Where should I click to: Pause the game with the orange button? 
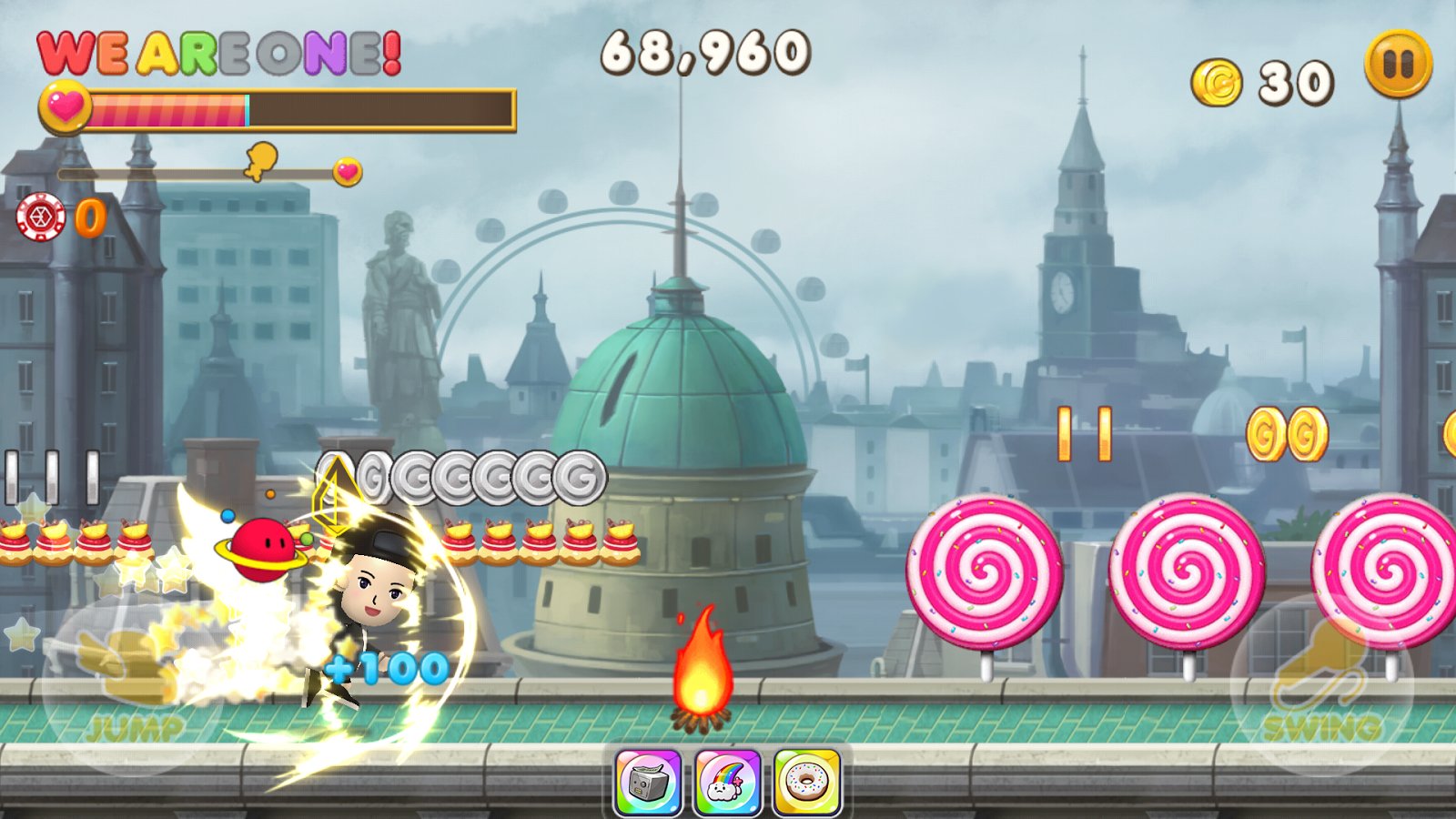pos(1398,63)
